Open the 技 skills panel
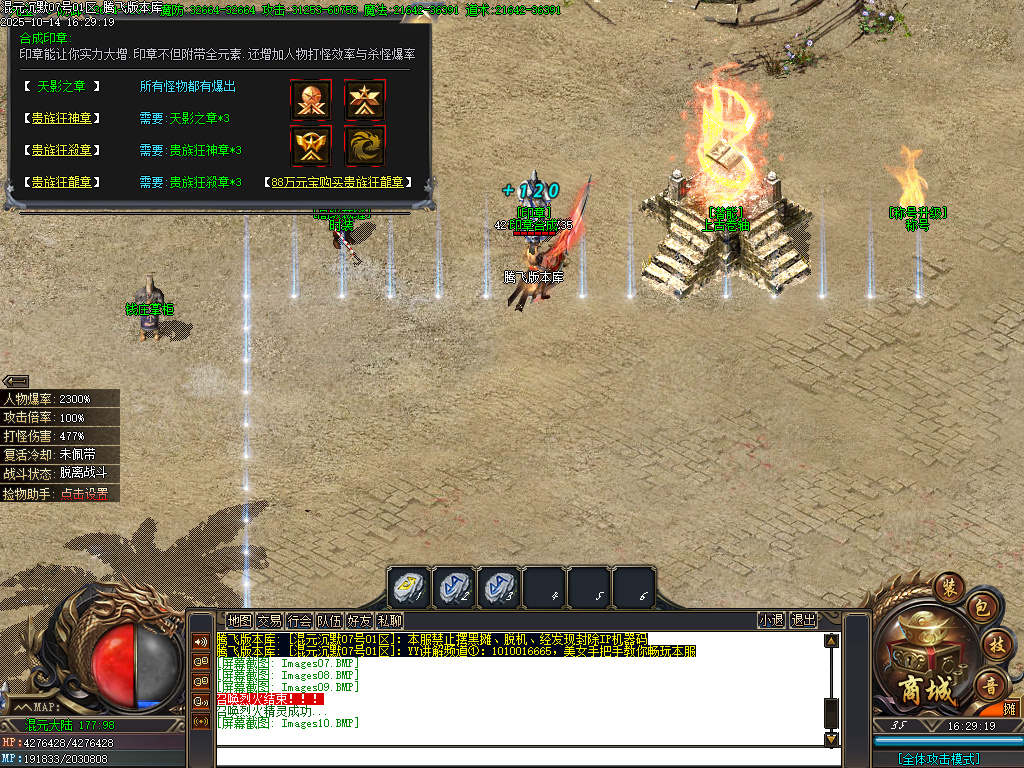The image size is (1024, 768). tap(995, 643)
